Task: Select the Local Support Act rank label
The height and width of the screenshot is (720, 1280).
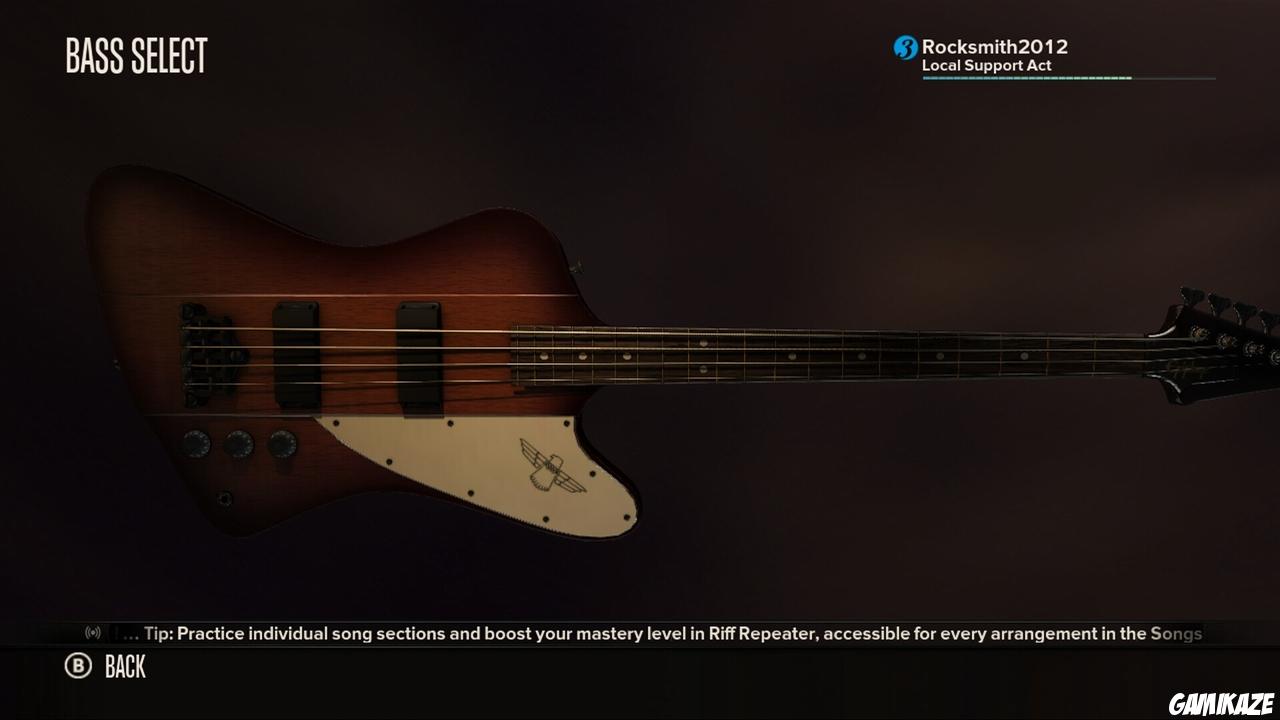Action: click(x=985, y=64)
